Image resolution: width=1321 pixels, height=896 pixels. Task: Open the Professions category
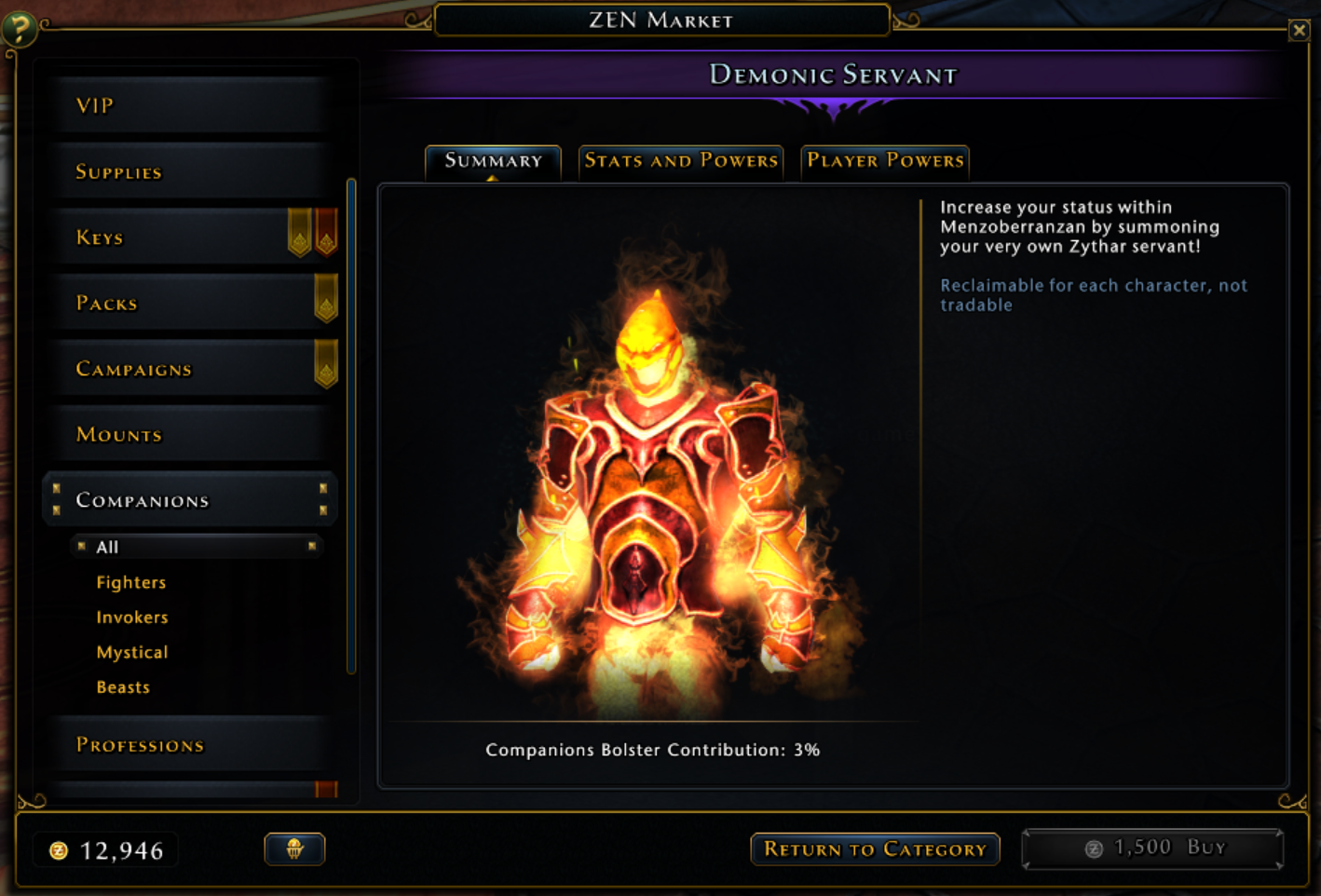point(140,744)
